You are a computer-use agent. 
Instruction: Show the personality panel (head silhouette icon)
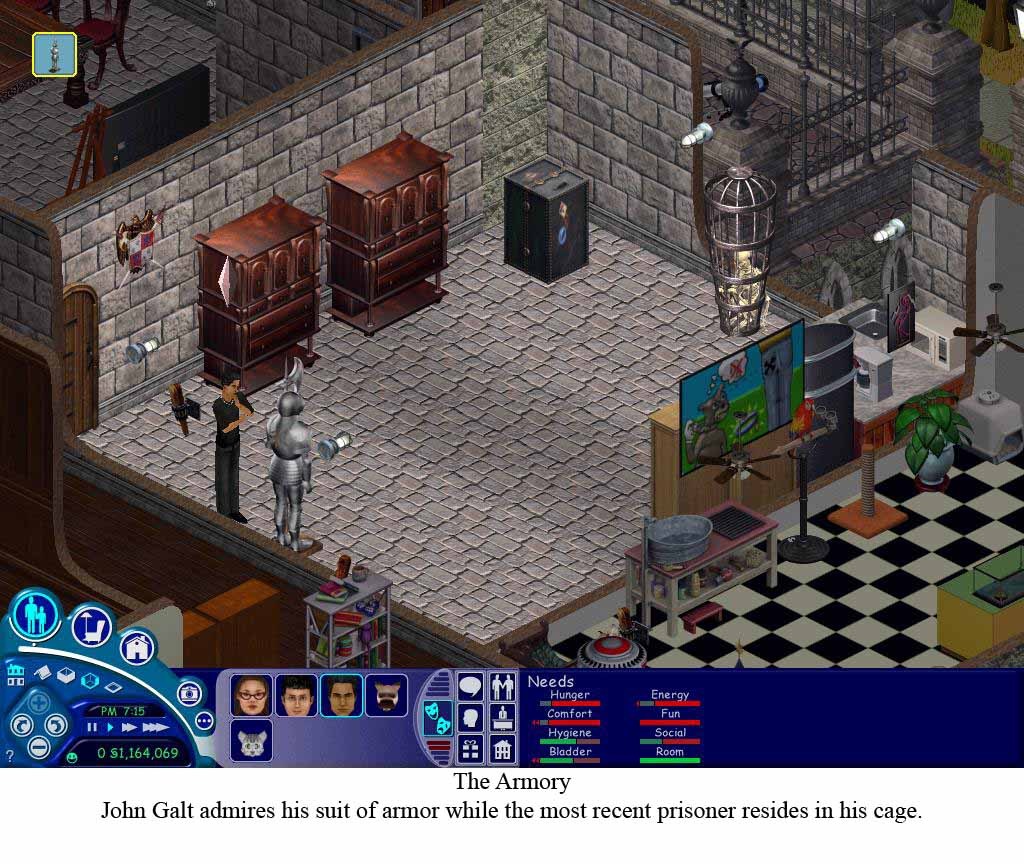pos(470,717)
